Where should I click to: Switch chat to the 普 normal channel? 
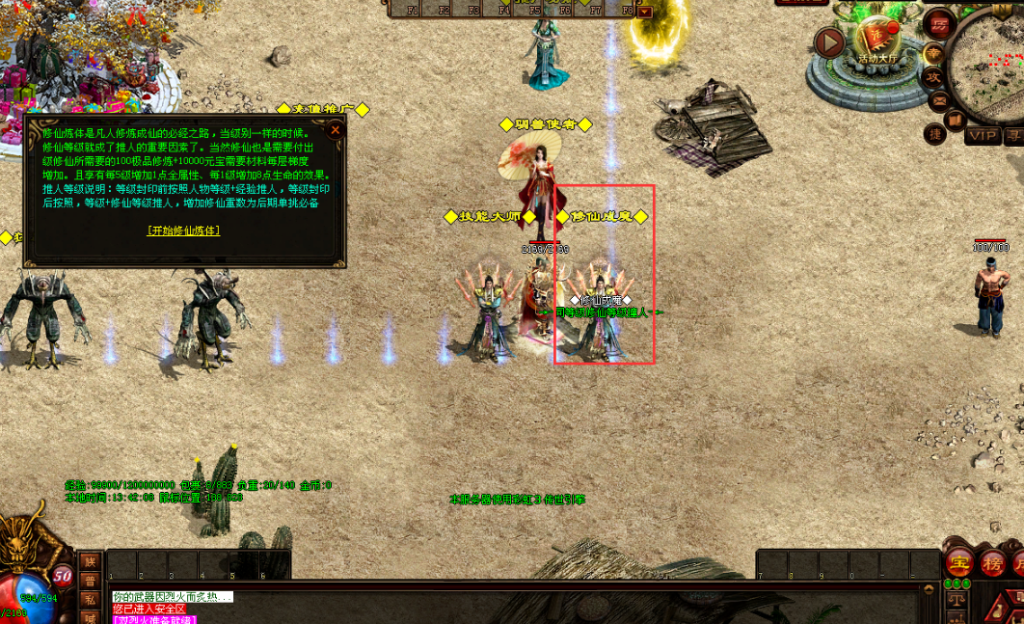(x=90, y=580)
